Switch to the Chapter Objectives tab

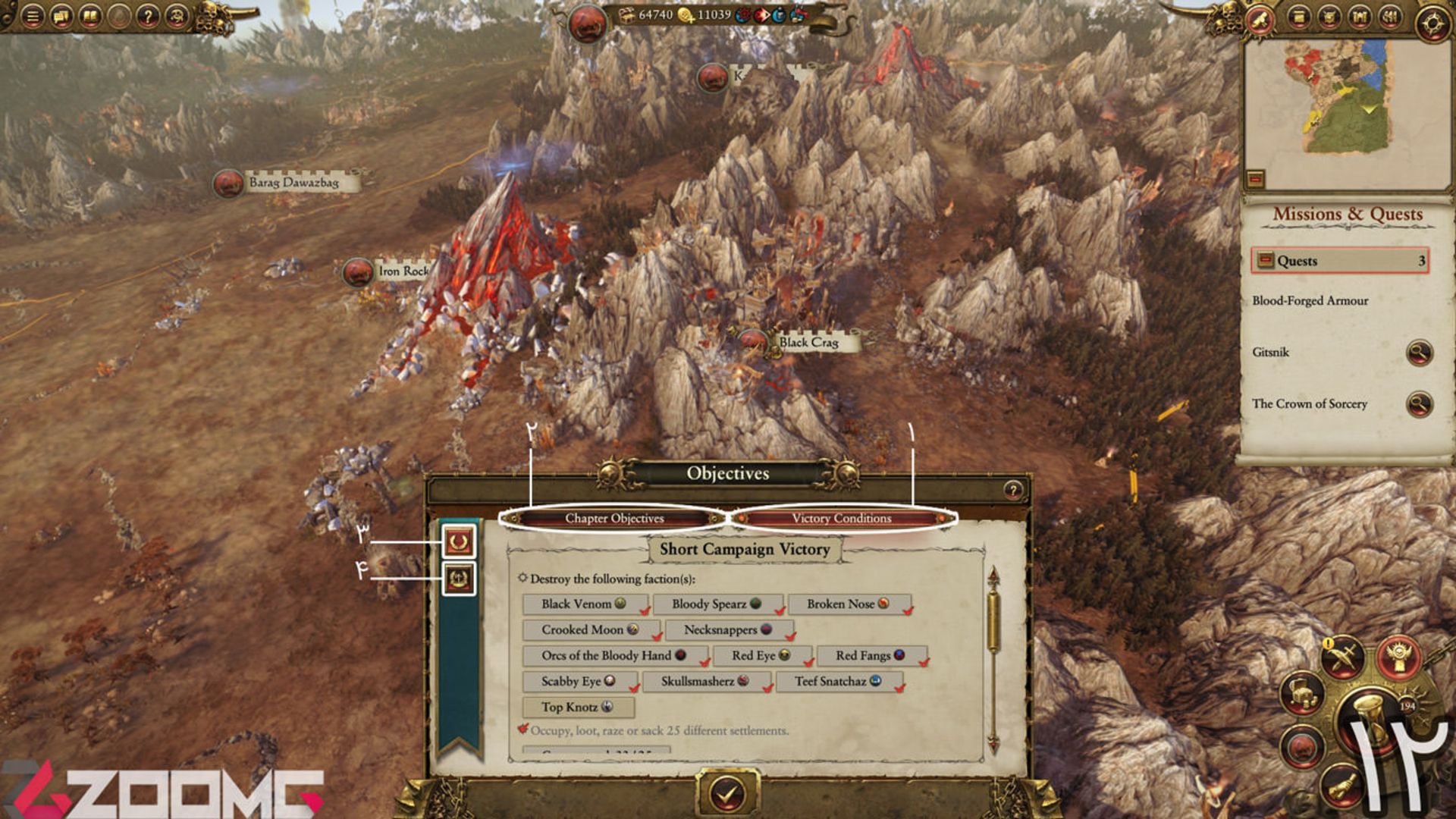point(613,518)
